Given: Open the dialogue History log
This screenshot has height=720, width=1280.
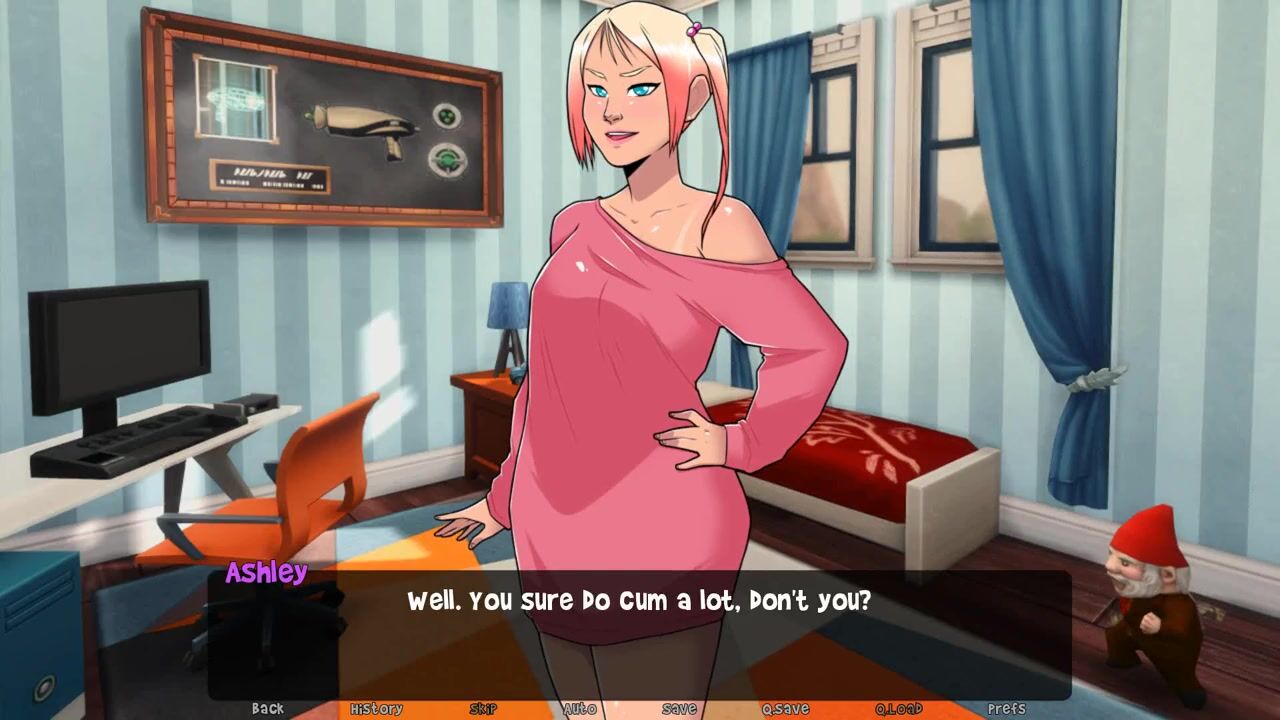Looking at the screenshot, I should (376, 708).
